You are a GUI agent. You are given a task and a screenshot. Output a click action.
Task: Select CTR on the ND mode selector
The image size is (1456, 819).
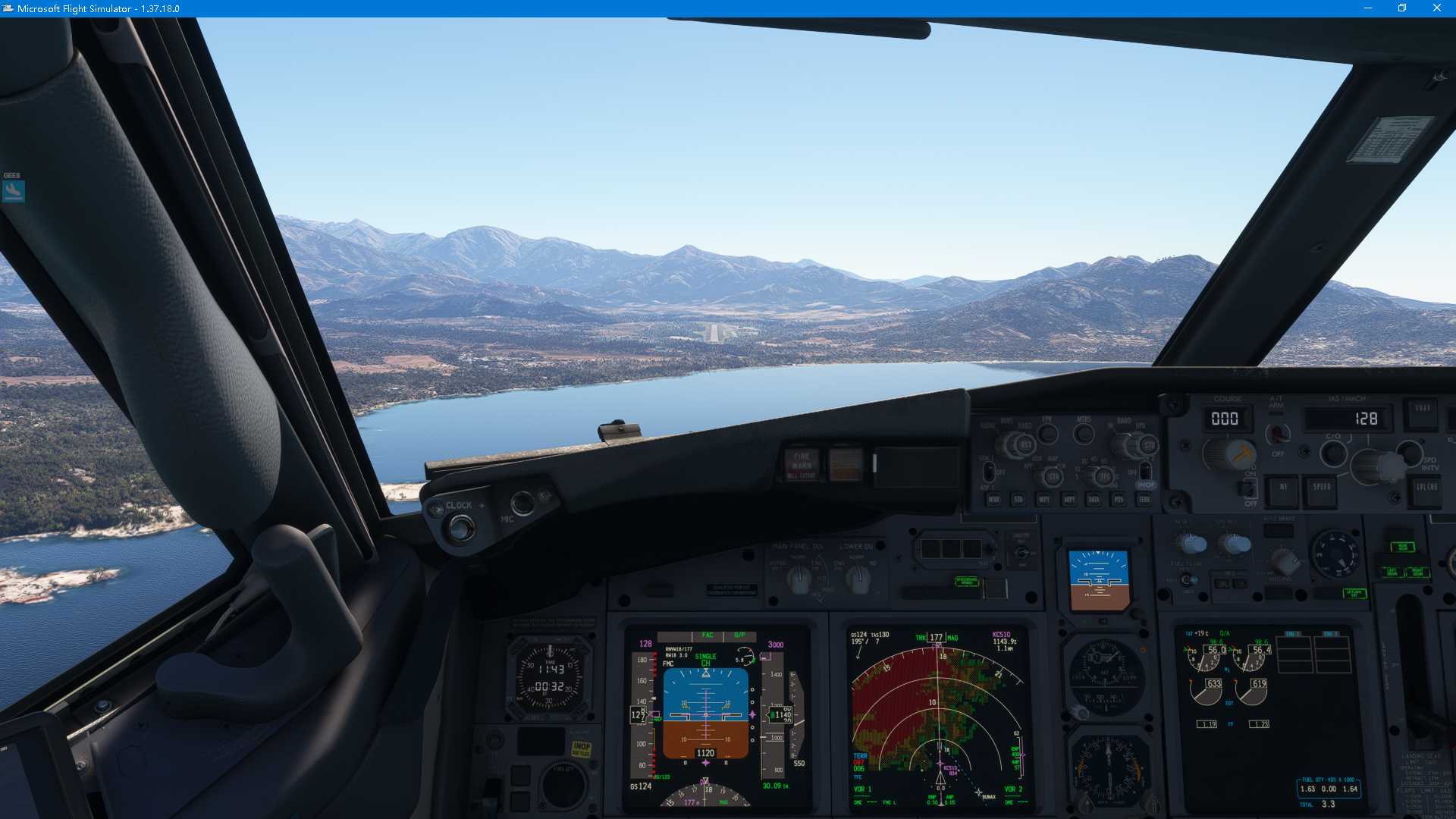point(1053,476)
